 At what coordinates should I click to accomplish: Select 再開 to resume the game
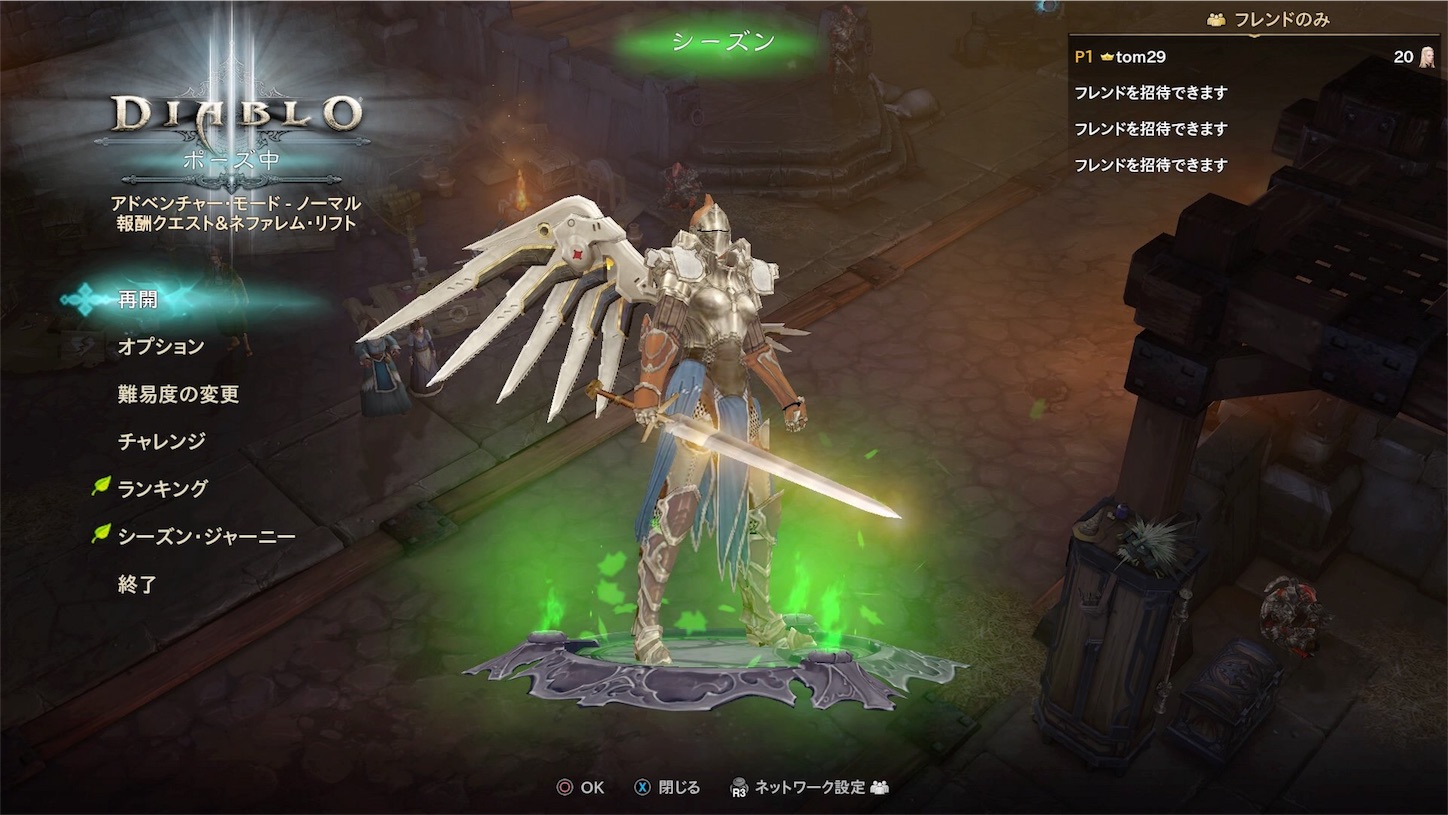tap(138, 299)
